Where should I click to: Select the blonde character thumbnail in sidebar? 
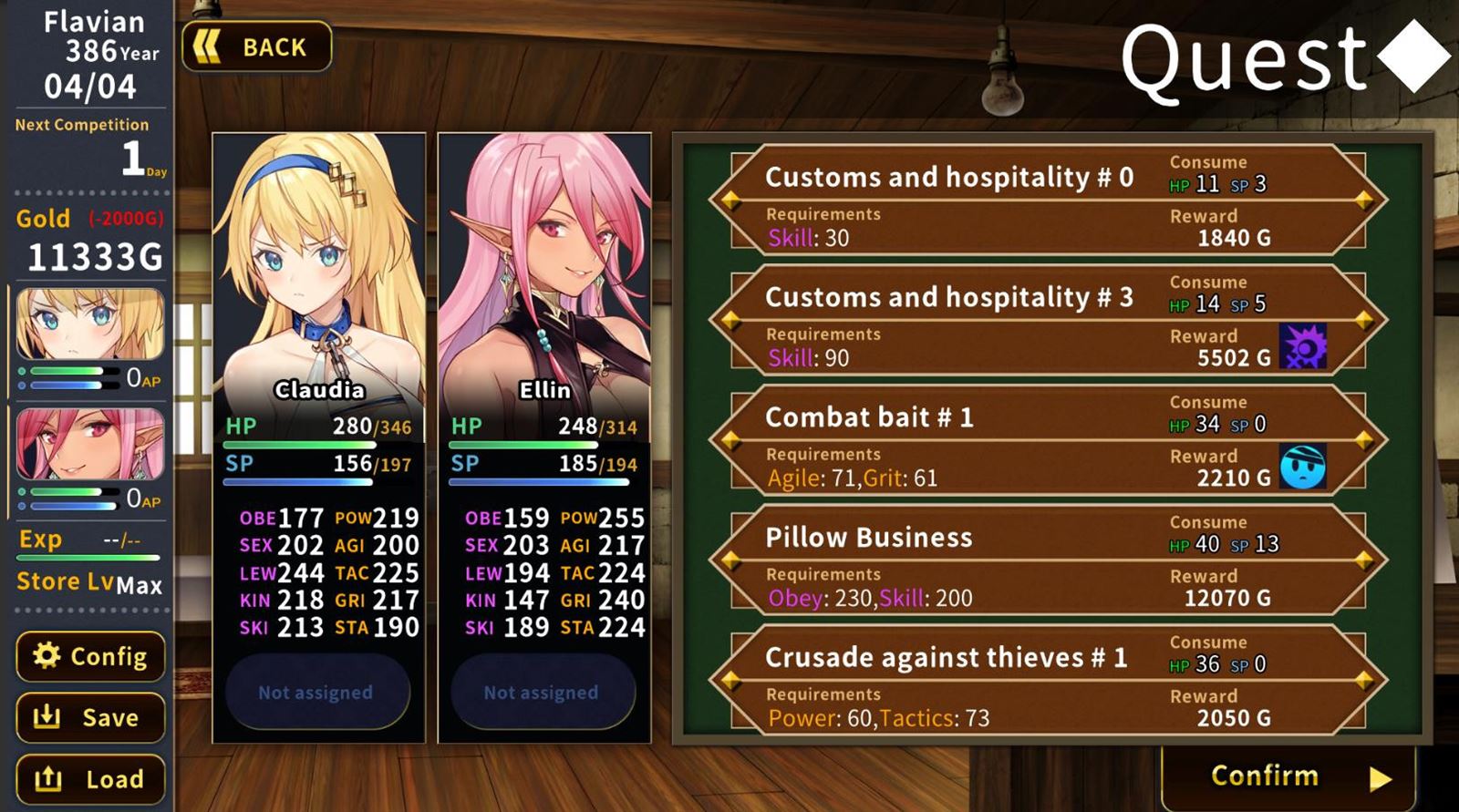coord(89,324)
